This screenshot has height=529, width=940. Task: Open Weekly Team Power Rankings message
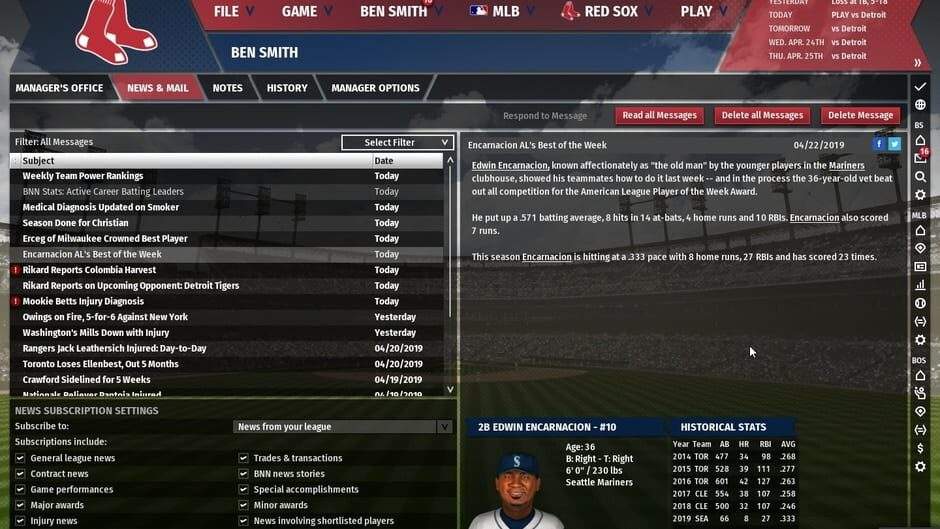click(83, 176)
